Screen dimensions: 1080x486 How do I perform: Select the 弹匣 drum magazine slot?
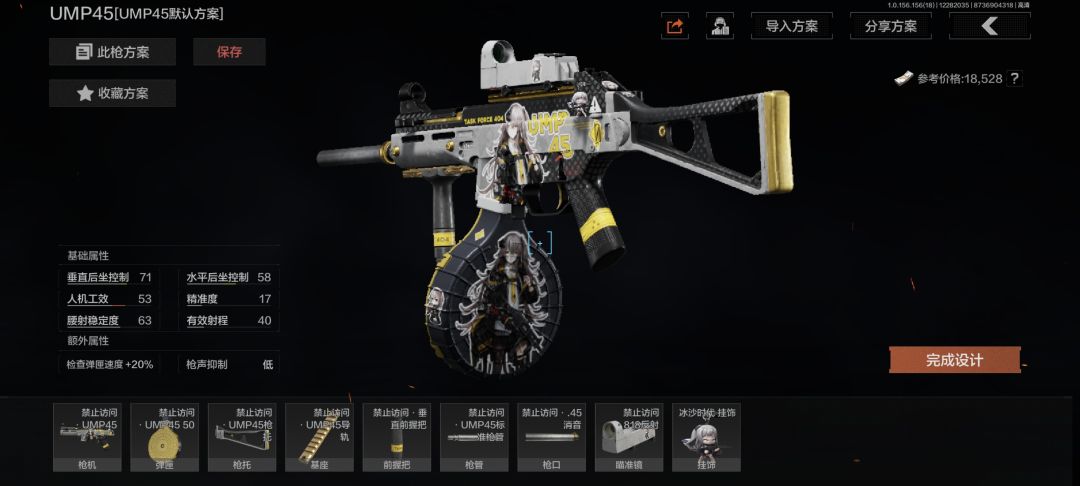(x=164, y=437)
